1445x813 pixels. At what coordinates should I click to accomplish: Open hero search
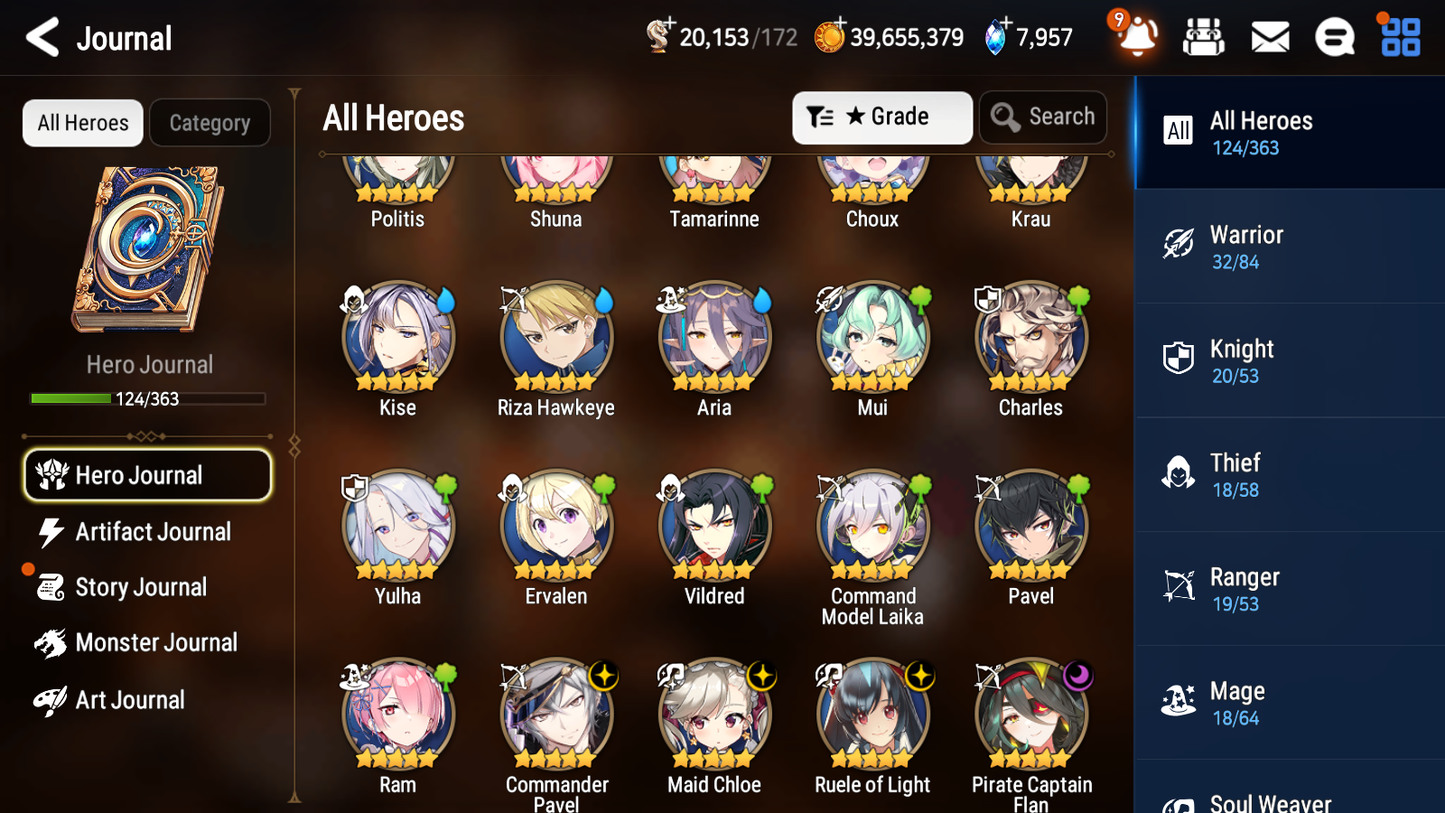click(x=1042, y=117)
